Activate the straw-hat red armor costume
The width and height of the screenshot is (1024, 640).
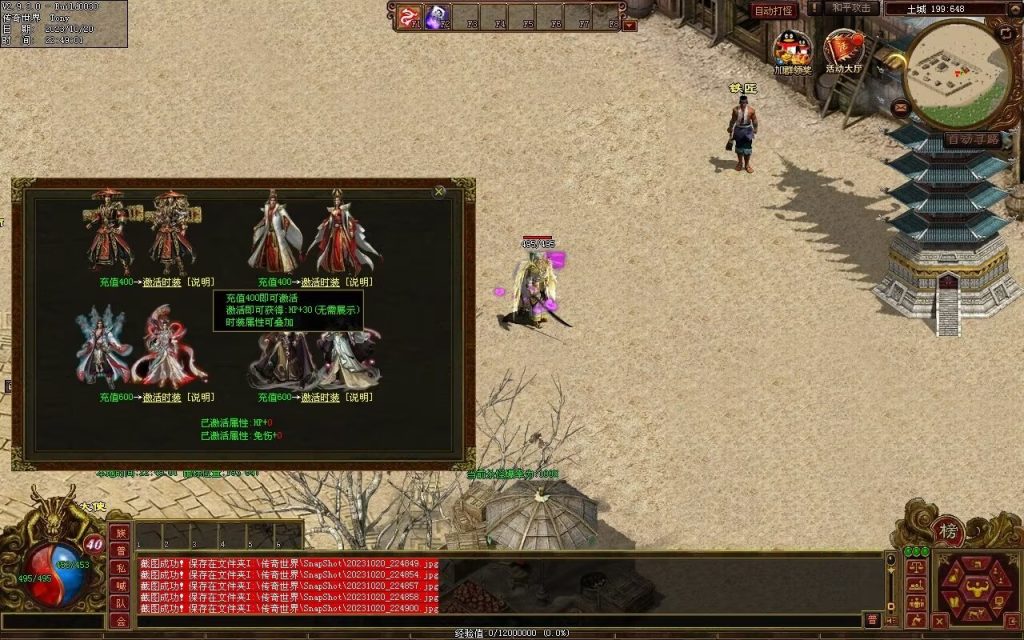point(161,283)
